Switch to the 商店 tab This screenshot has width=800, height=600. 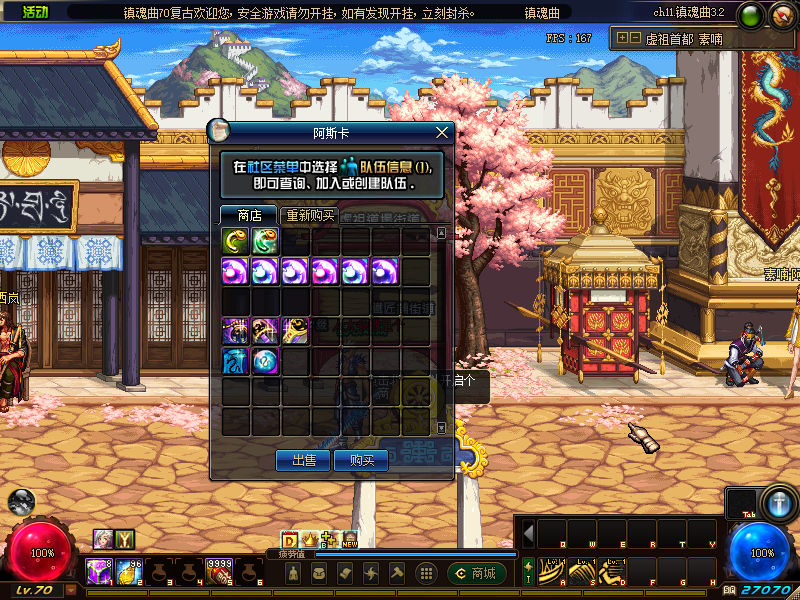(249, 215)
